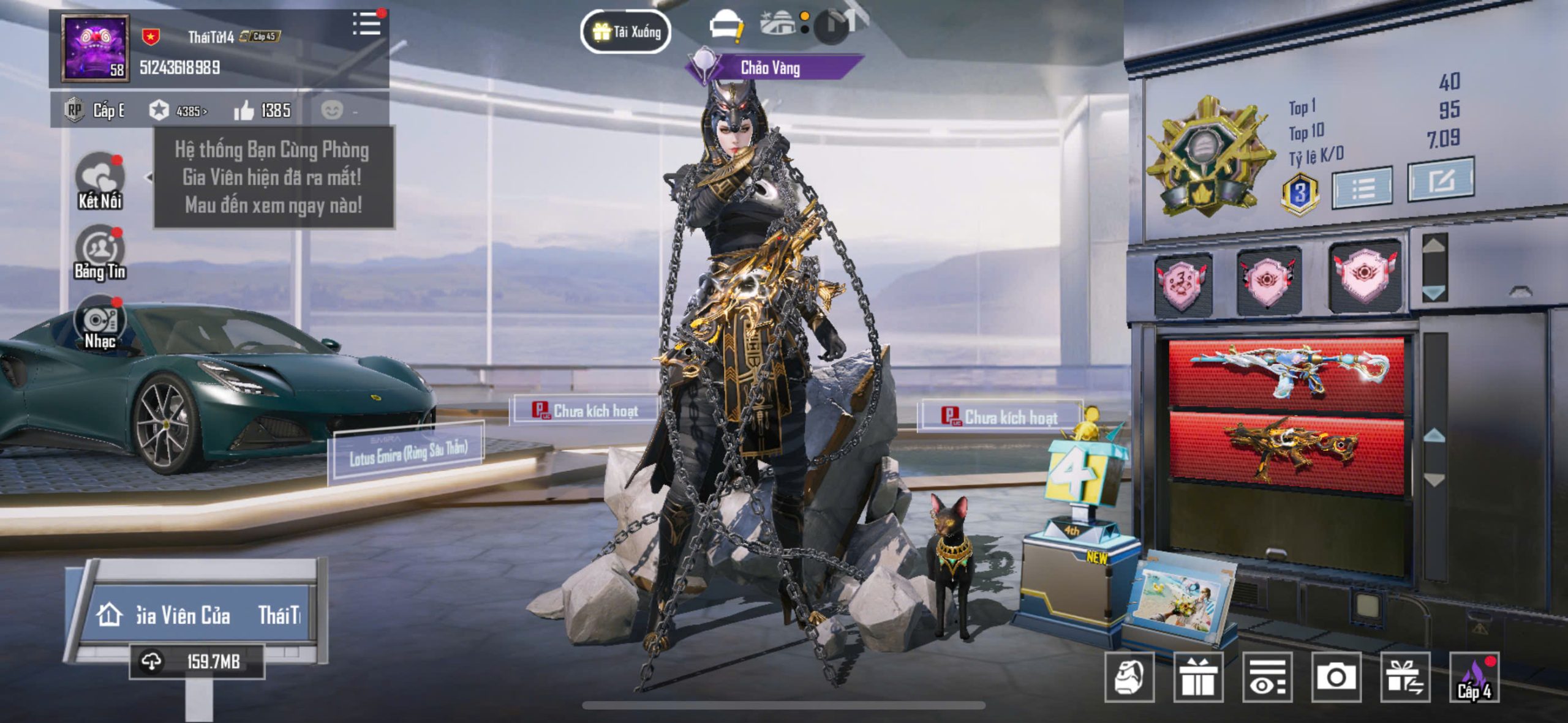The width and height of the screenshot is (1568, 723).
Task: Open the hamburger menu beside the player name
Action: pos(367,24)
